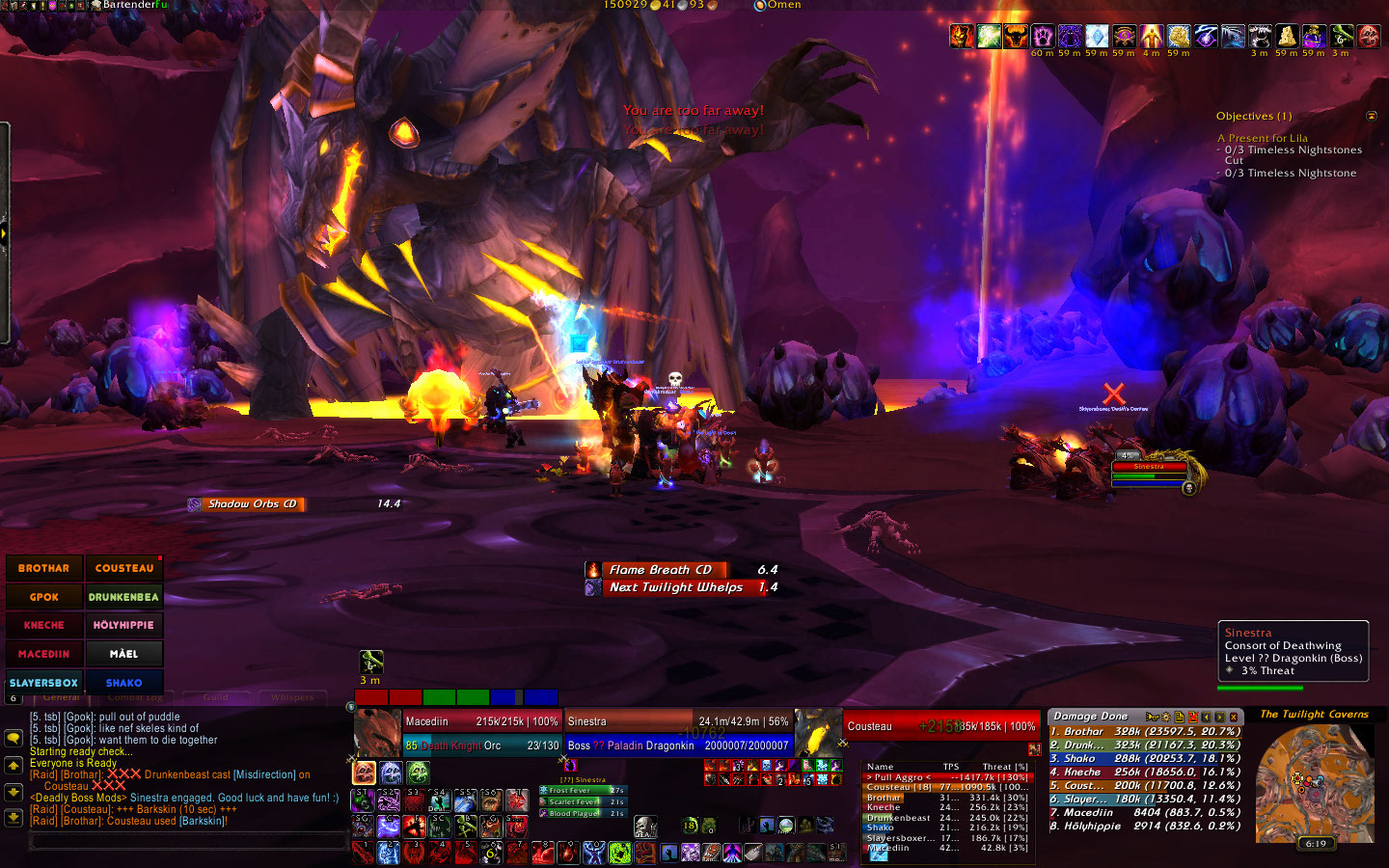This screenshot has height=868, width=1389.
Task: Select Brothar in the raid frames
Action: (x=44, y=568)
